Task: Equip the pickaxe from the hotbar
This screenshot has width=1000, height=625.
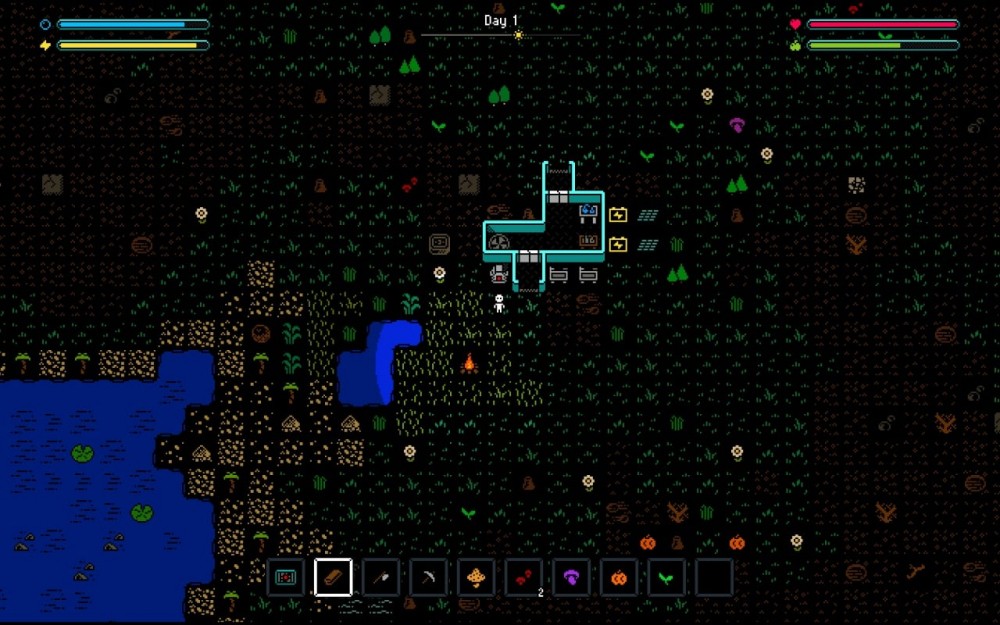Action: coord(428,577)
